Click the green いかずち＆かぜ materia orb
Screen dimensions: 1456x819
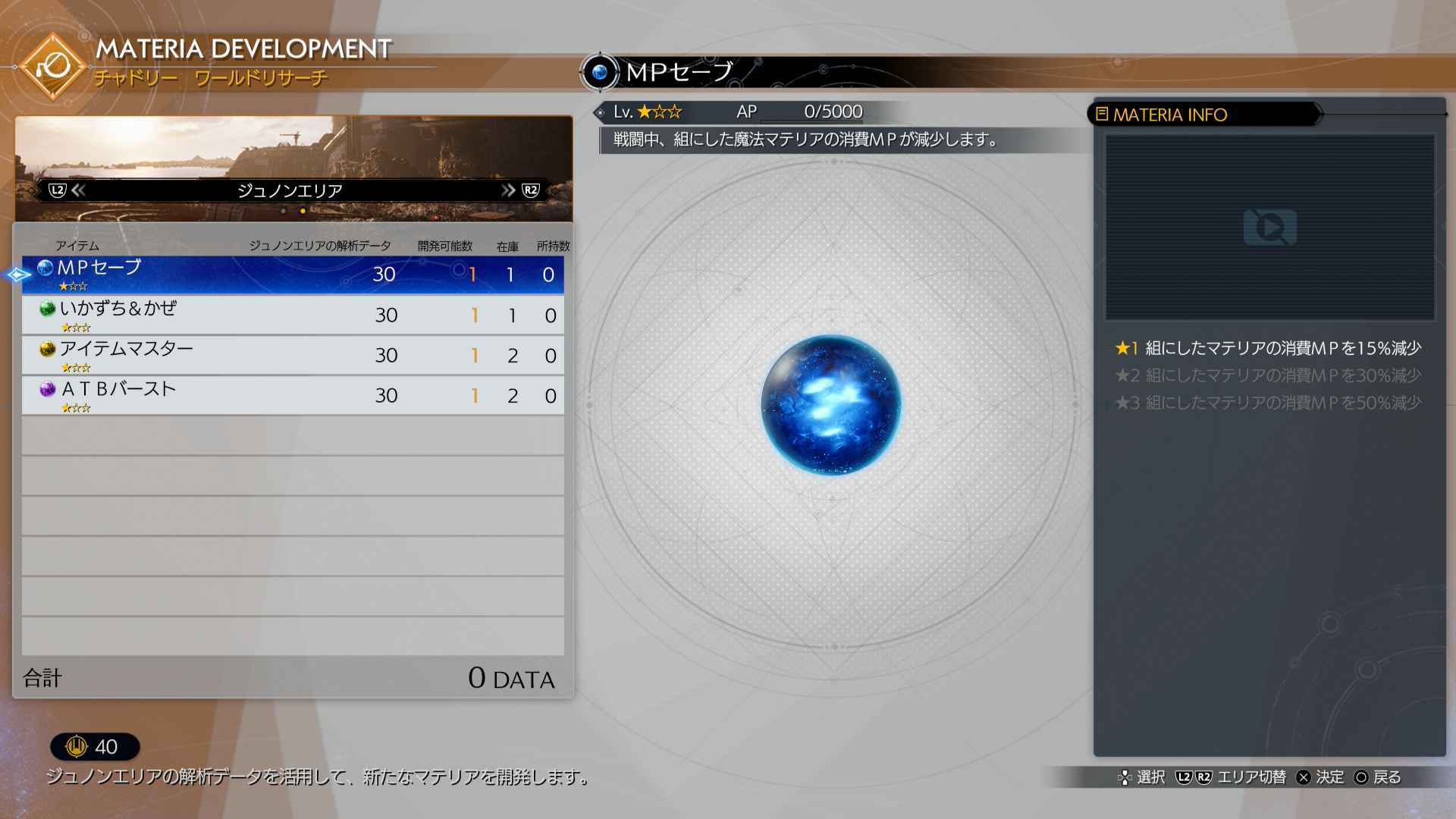tap(46, 307)
